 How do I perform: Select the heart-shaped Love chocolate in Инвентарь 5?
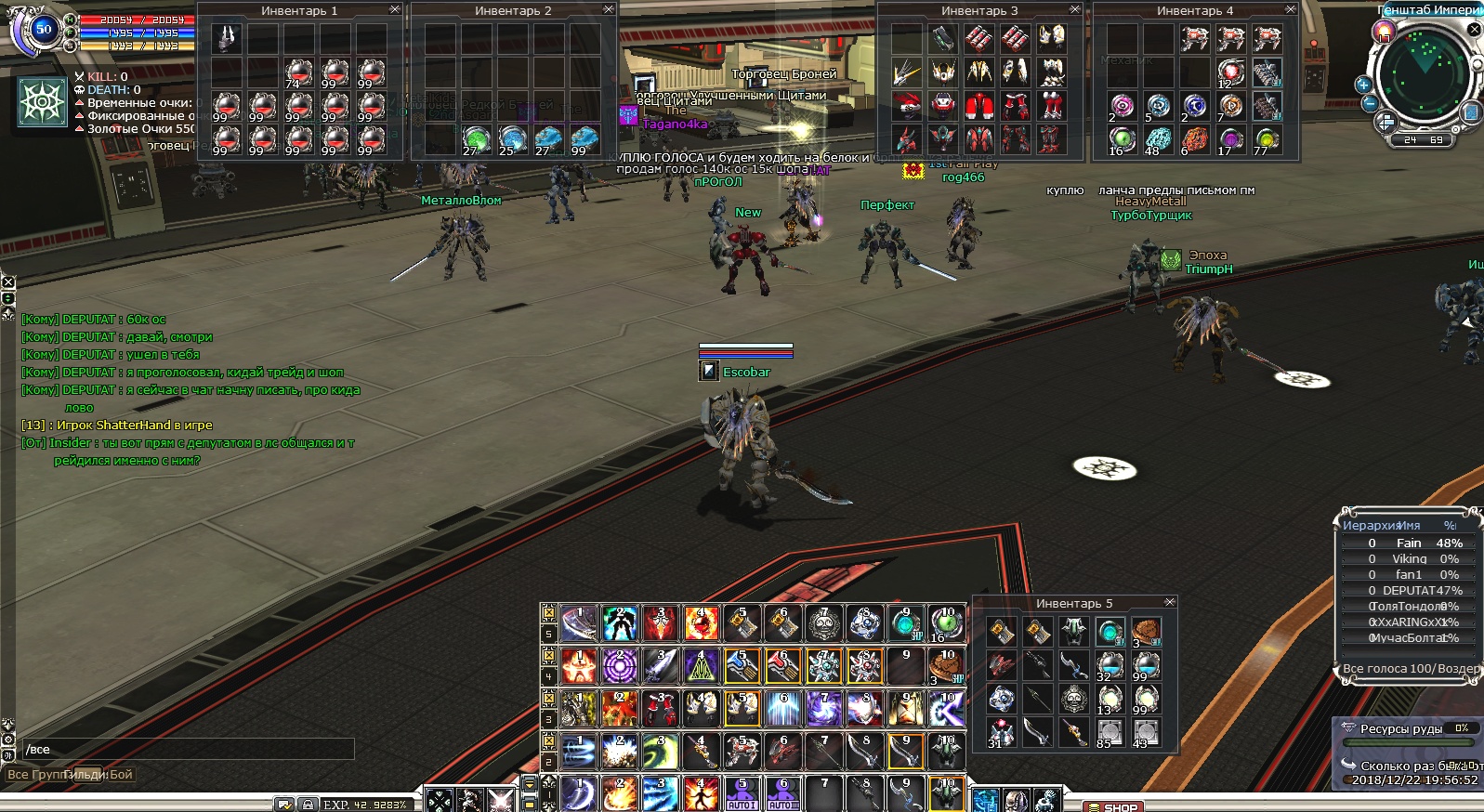1147,632
